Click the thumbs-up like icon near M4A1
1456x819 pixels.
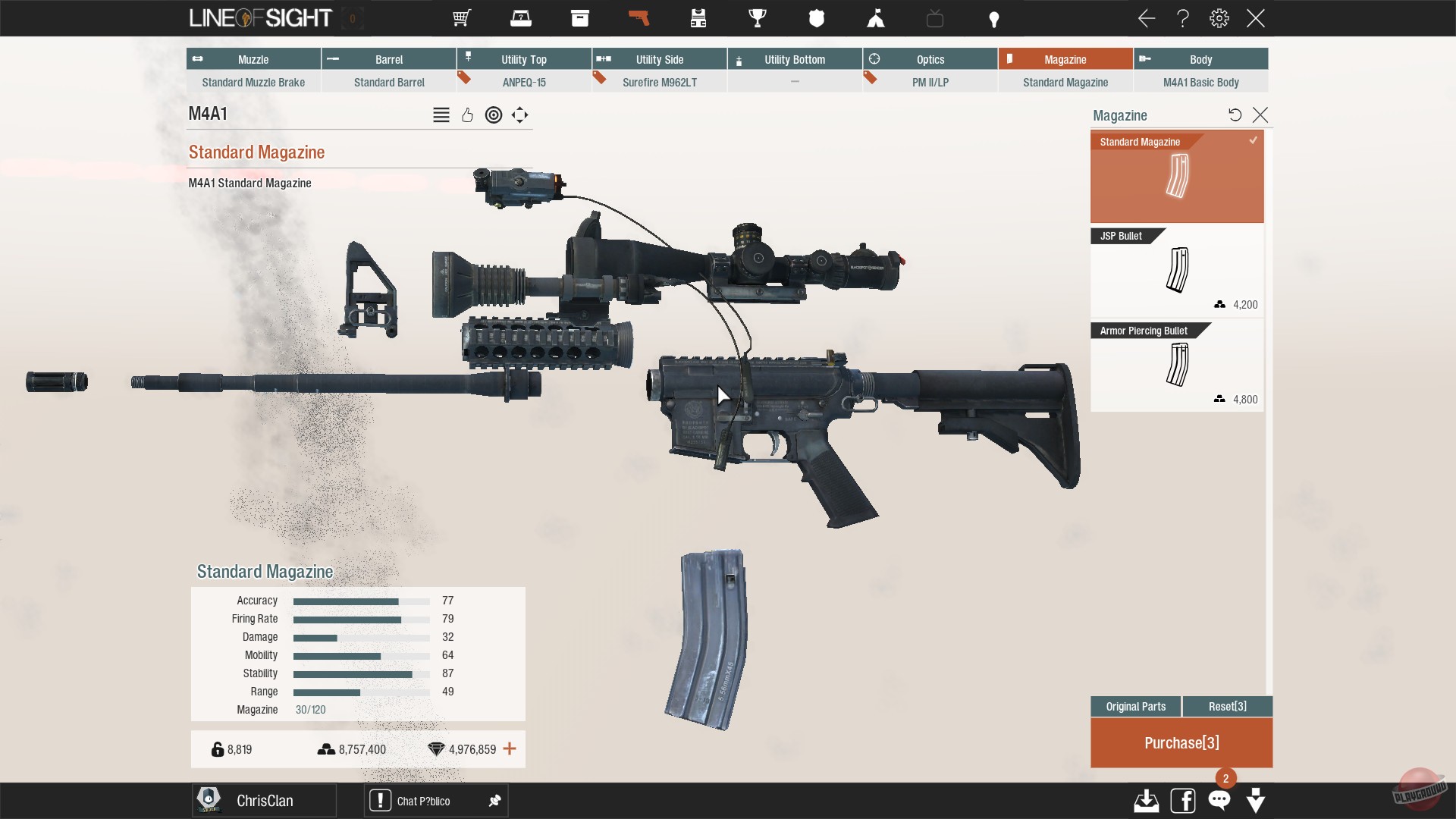point(467,115)
